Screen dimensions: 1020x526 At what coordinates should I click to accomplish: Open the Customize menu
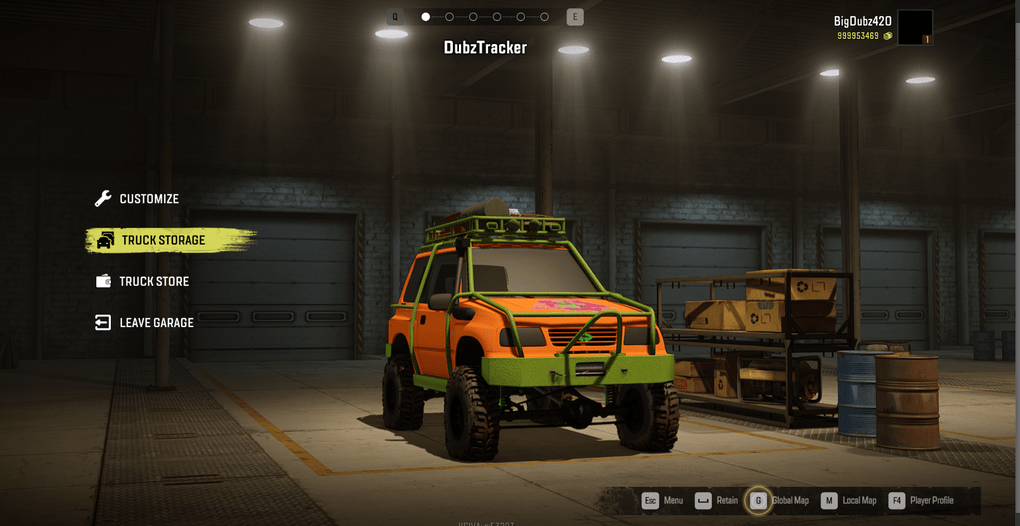click(x=148, y=199)
